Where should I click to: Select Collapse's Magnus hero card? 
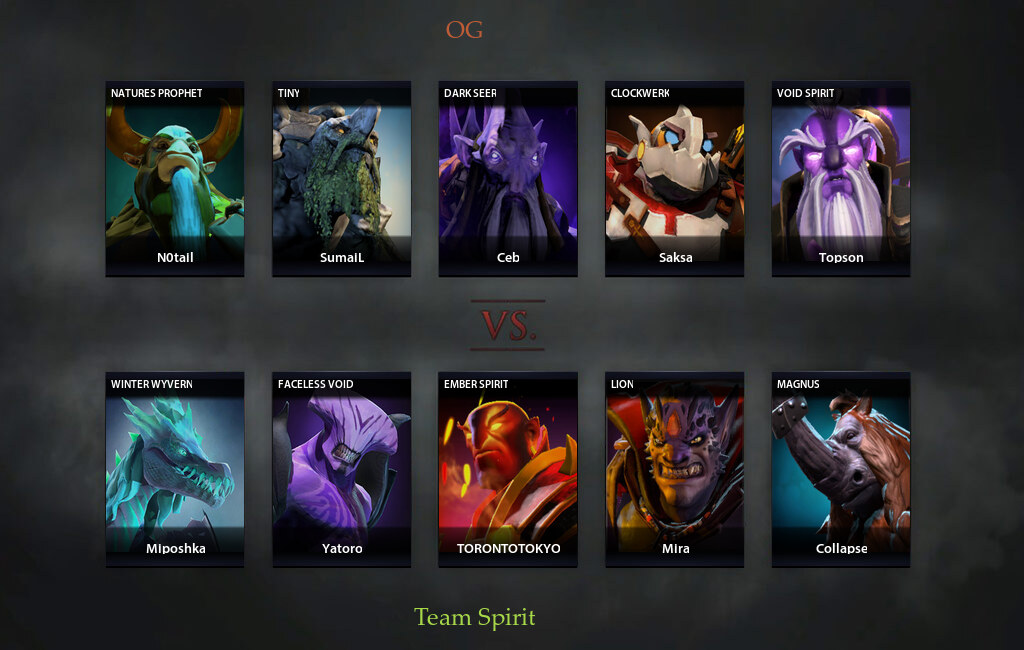(x=841, y=469)
